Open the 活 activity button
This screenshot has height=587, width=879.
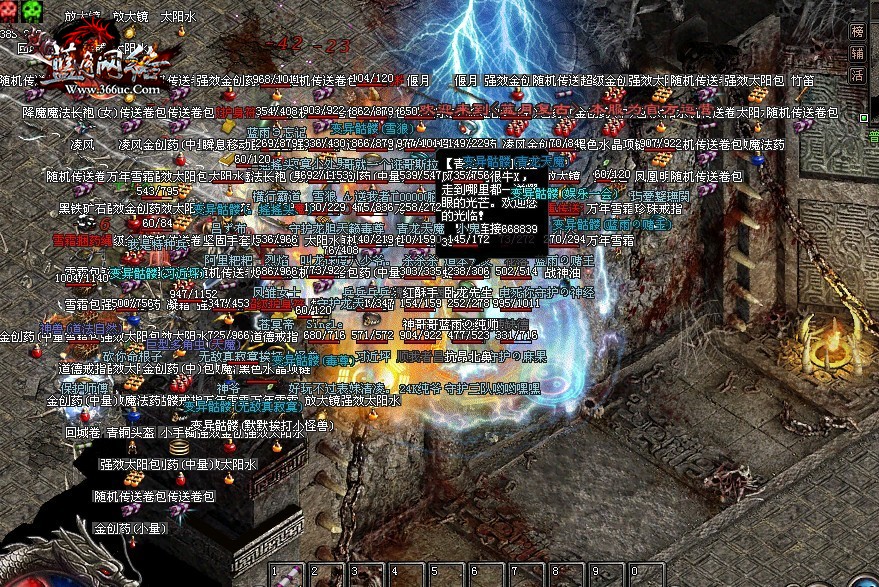(857, 75)
